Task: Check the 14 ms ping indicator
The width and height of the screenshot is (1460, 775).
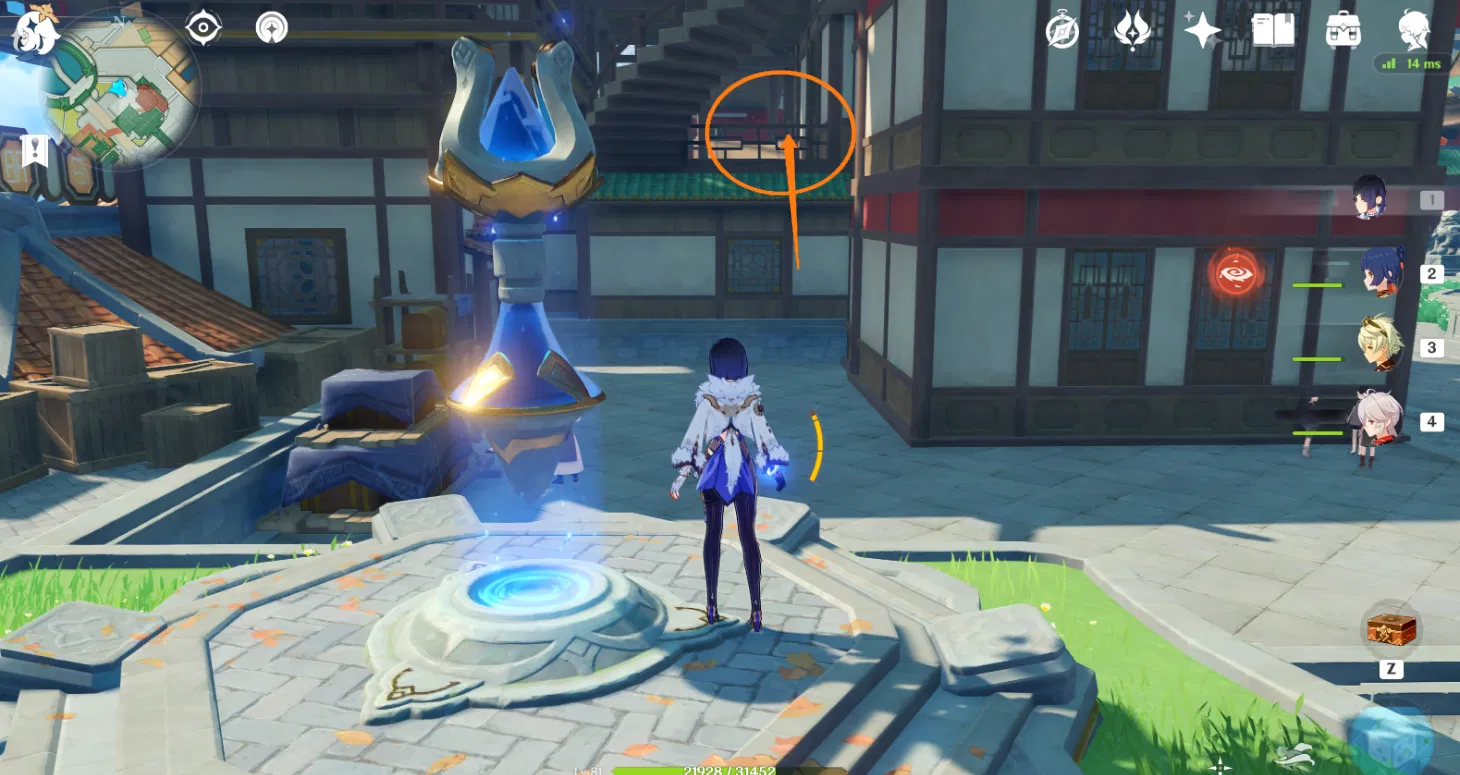Action: (x=1413, y=61)
